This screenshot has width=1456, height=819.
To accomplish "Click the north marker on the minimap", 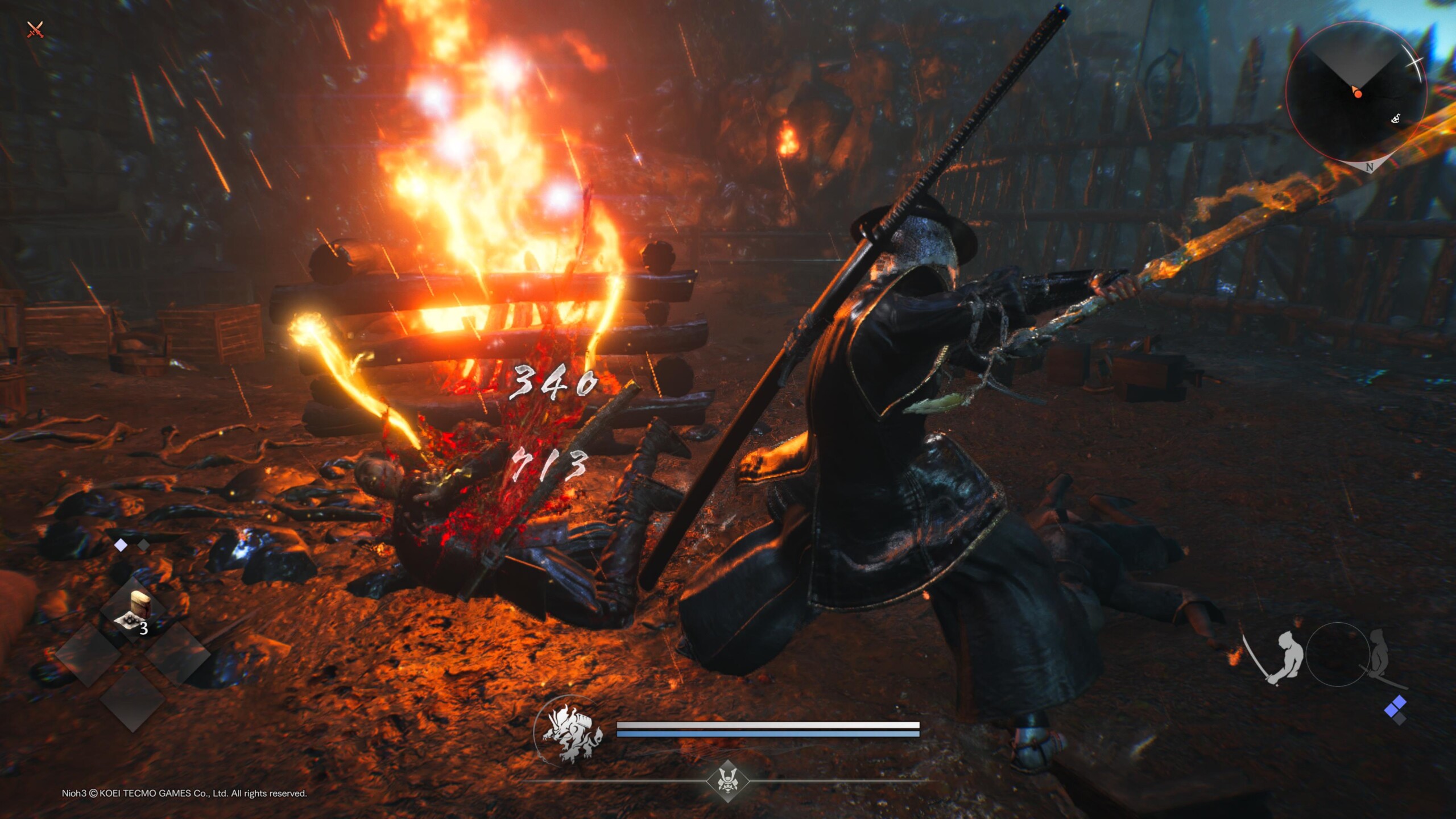I will point(1369,167).
